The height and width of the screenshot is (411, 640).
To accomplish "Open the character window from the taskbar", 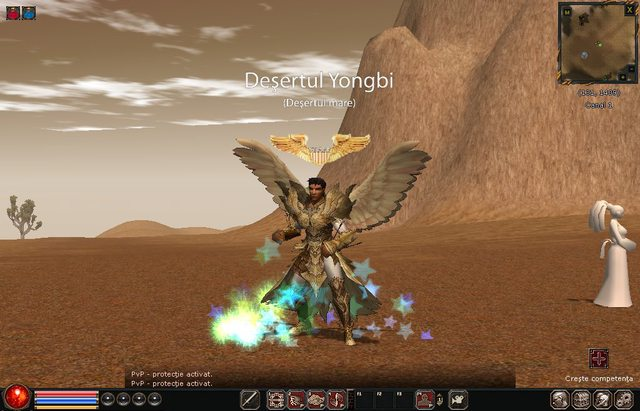I will pos(560,400).
